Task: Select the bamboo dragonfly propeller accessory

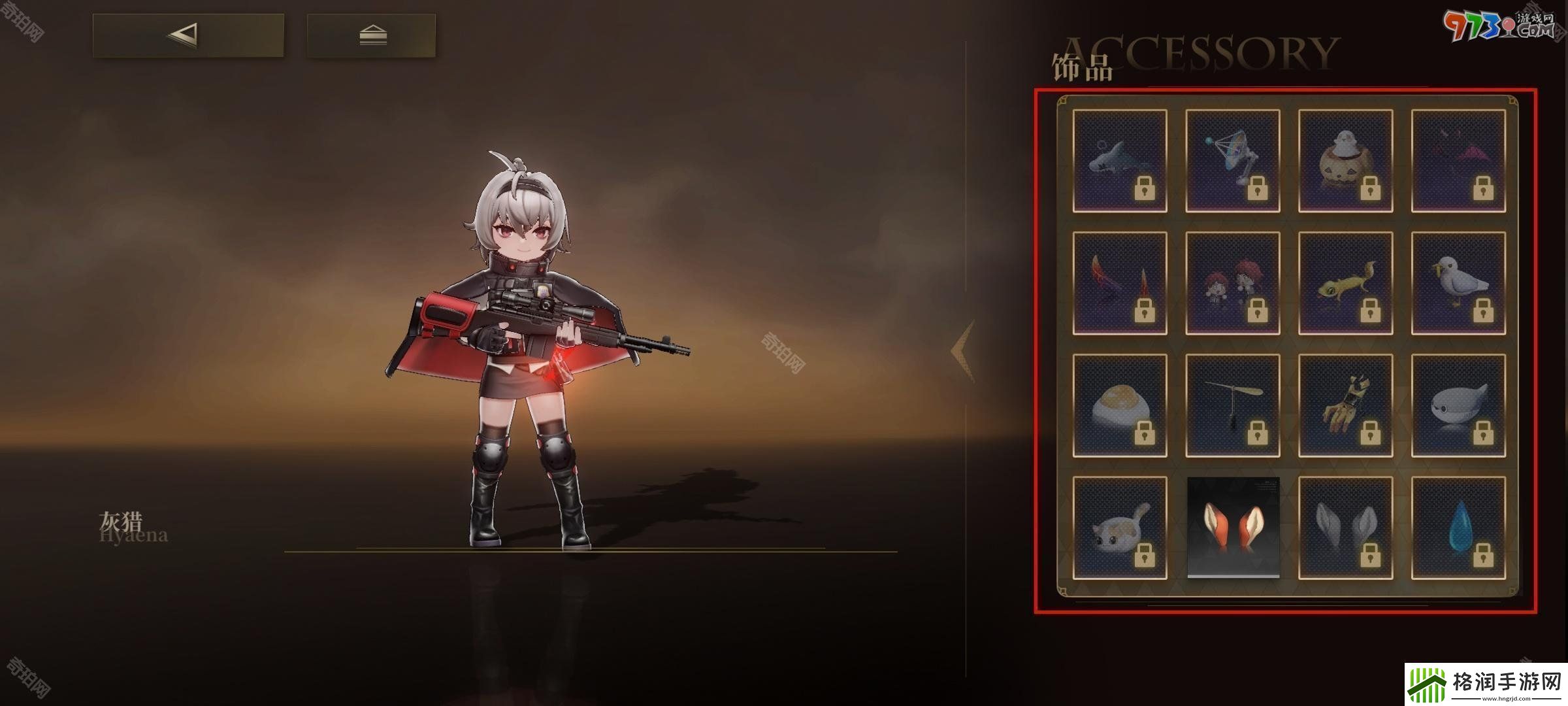Action: [x=1232, y=405]
